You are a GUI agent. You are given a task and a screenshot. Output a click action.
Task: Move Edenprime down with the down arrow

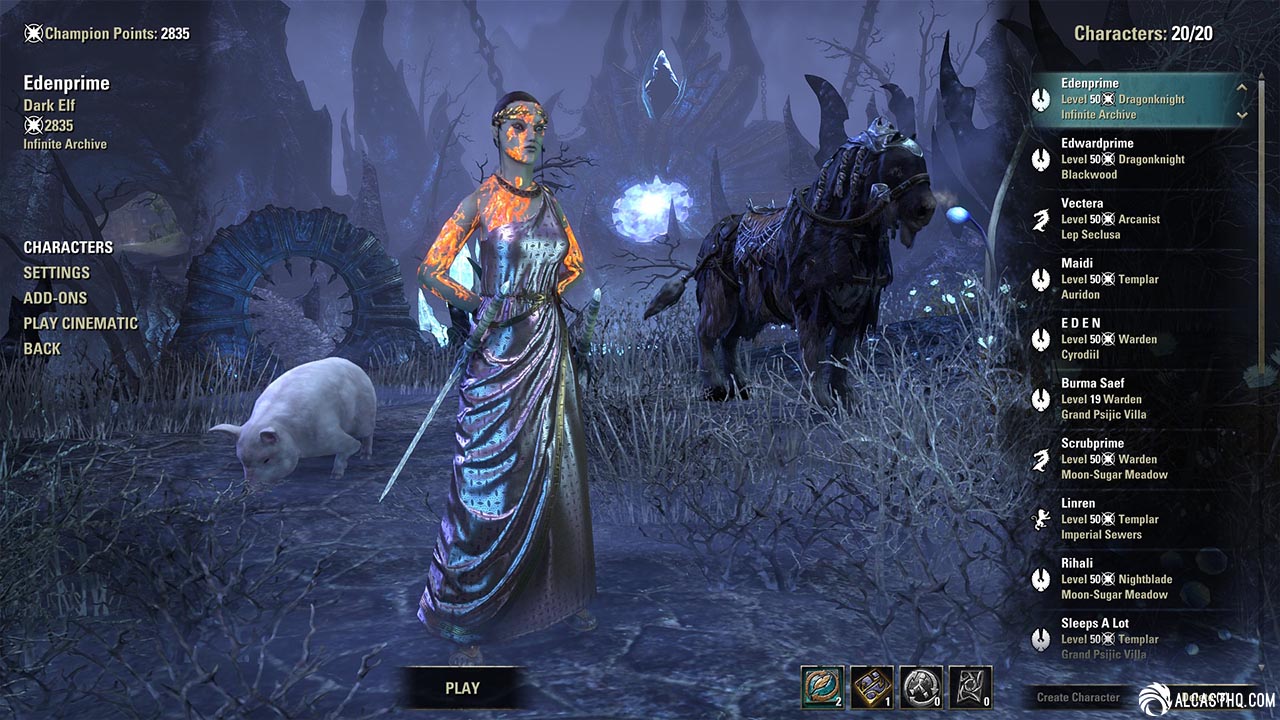(x=1242, y=114)
